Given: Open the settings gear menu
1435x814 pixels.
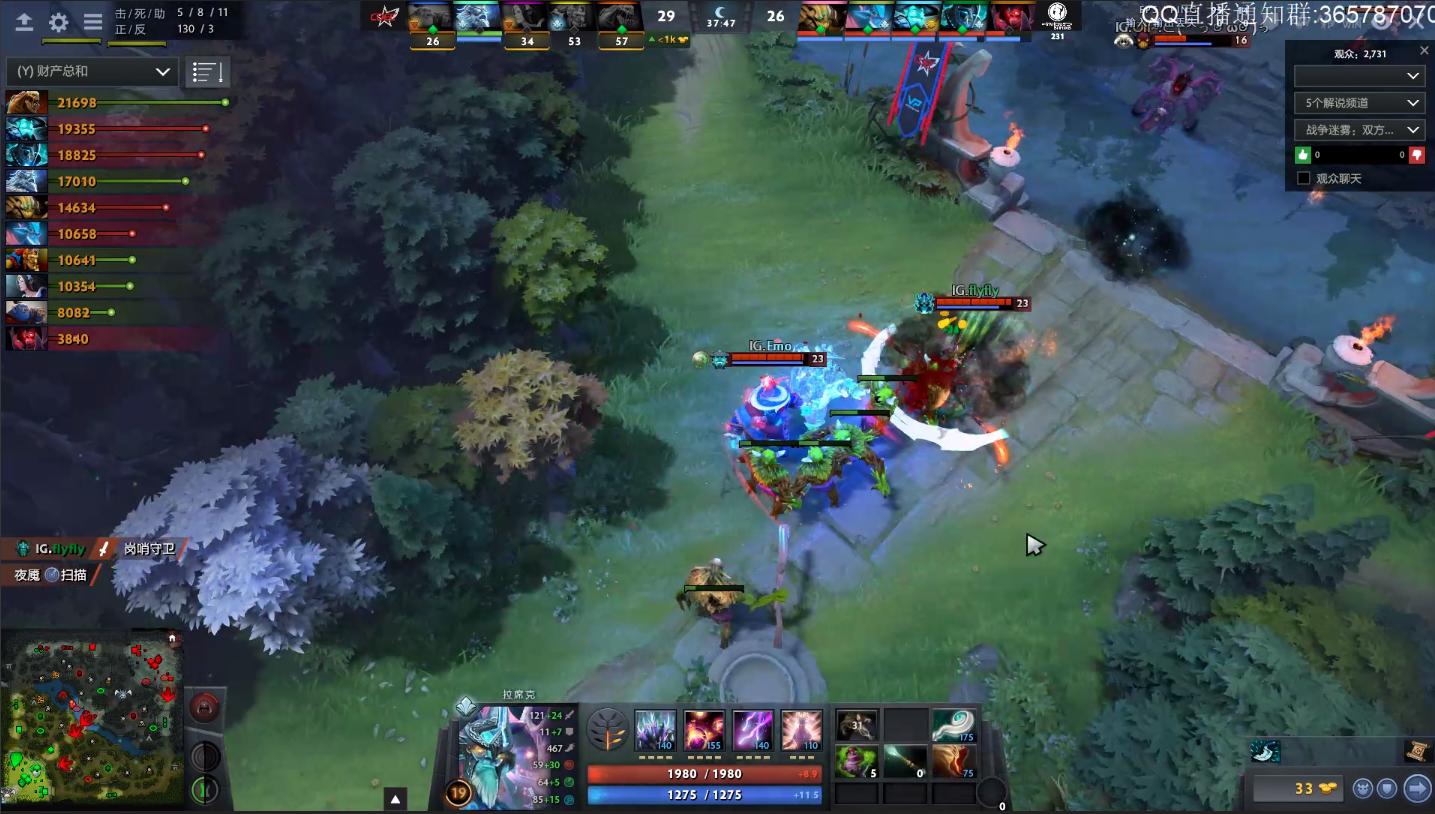Looking at the screenshot, I should (58, 22).
